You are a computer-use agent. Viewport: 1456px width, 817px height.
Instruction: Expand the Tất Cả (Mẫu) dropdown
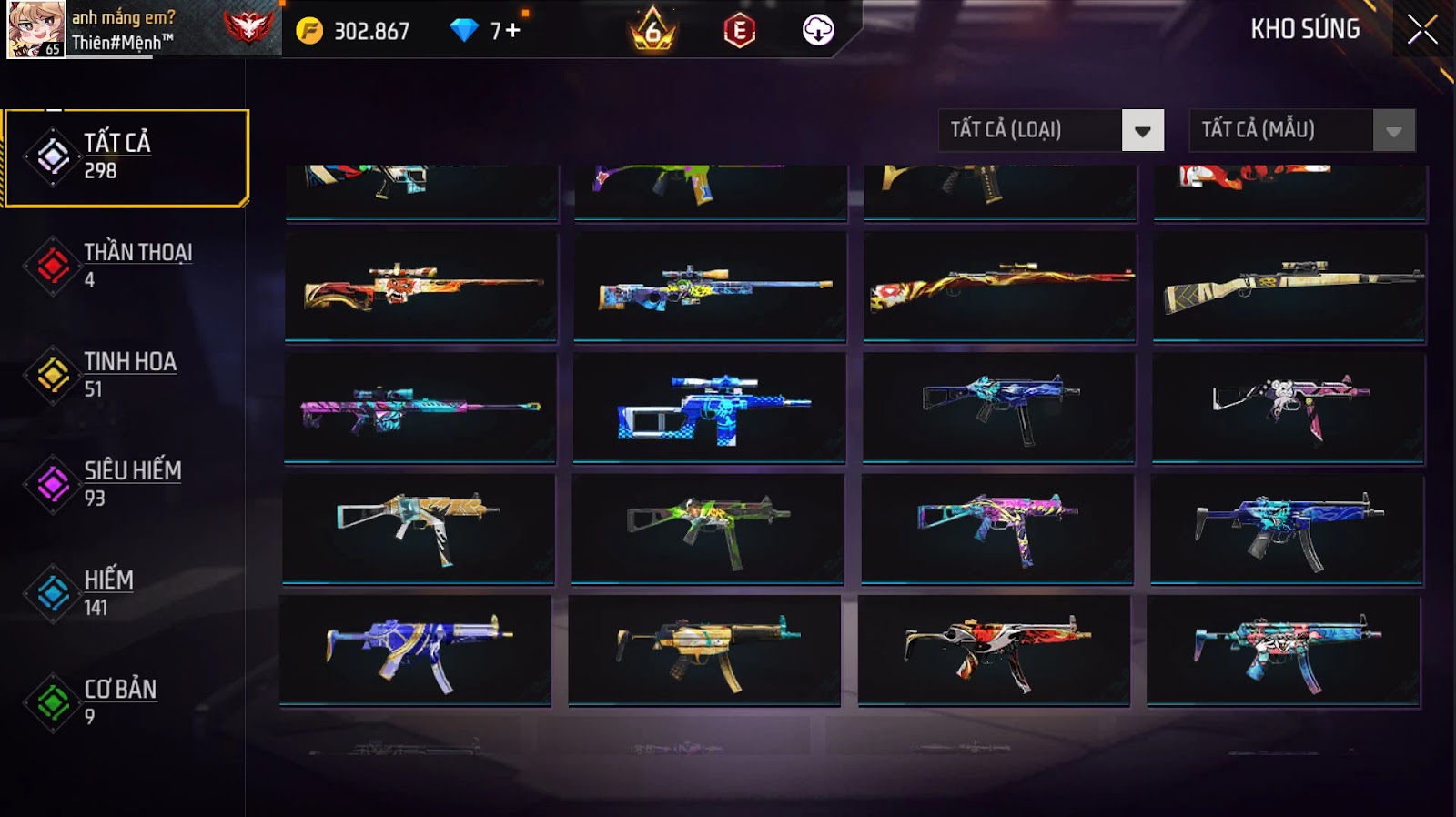1301,130
